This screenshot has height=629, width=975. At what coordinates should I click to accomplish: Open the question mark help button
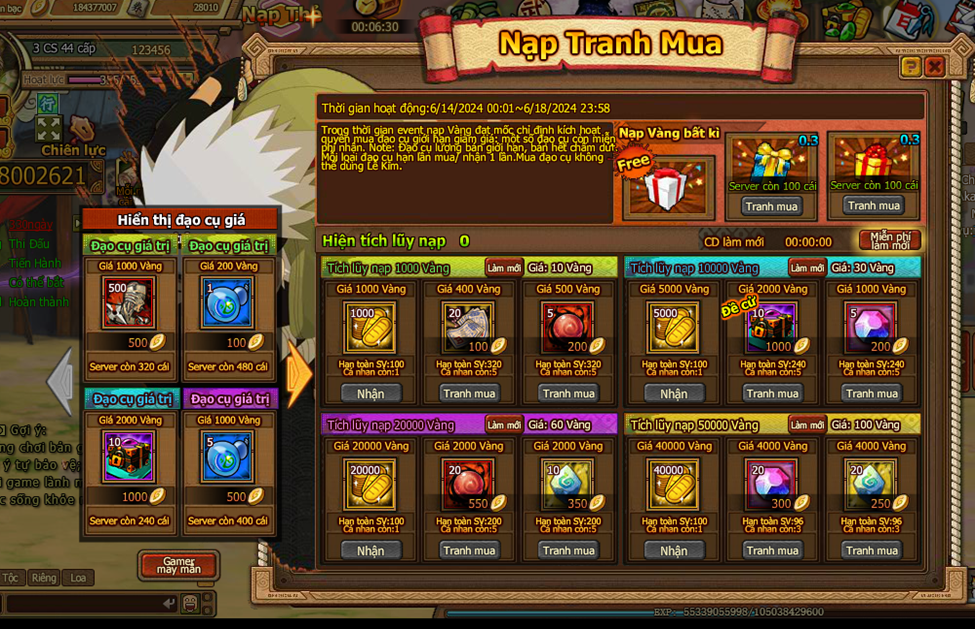(910, 67)
